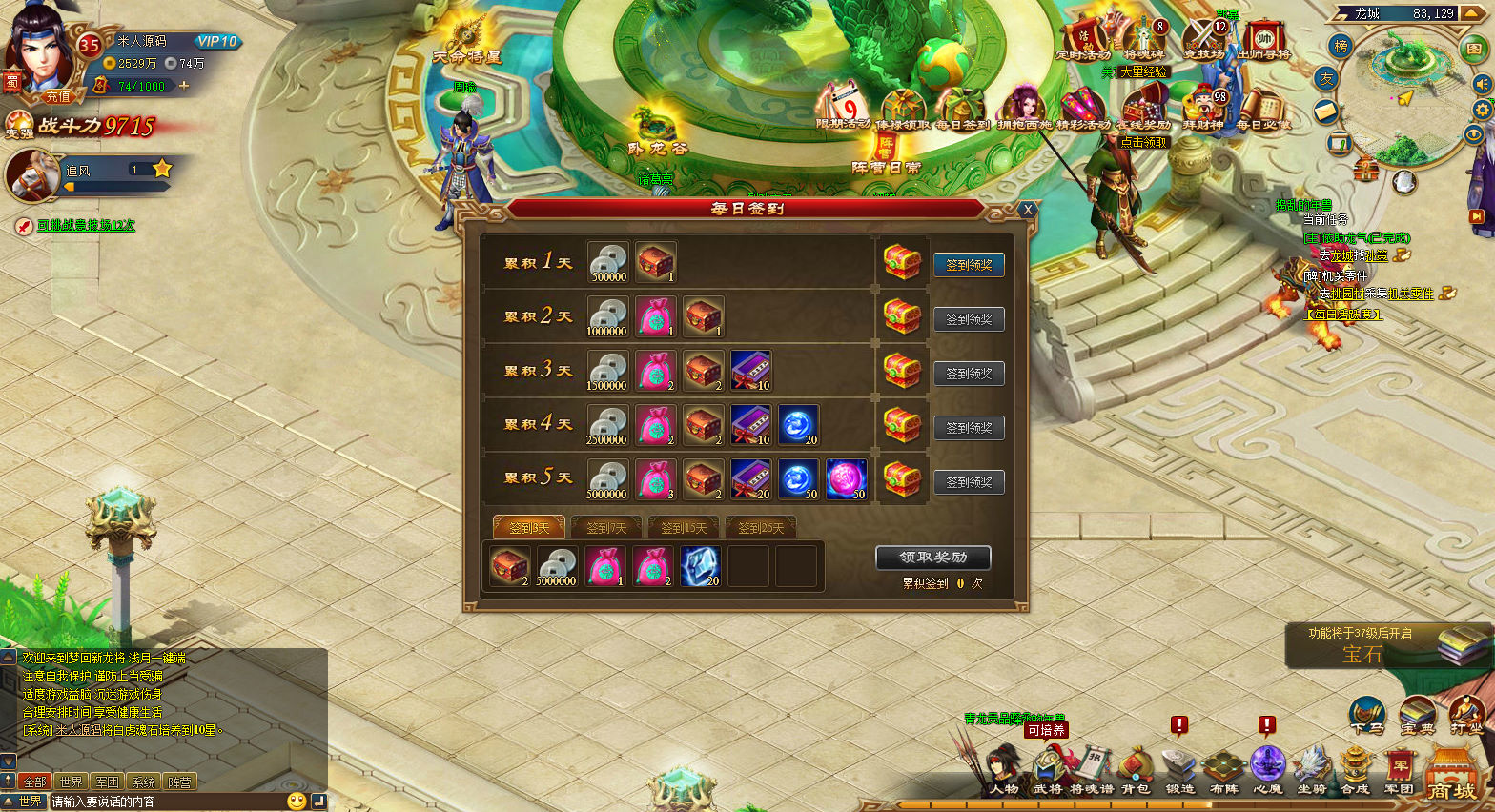1495x812 pixels.
Task: Switch to the 签到7天 tab
Action: [x=606, y=527]
